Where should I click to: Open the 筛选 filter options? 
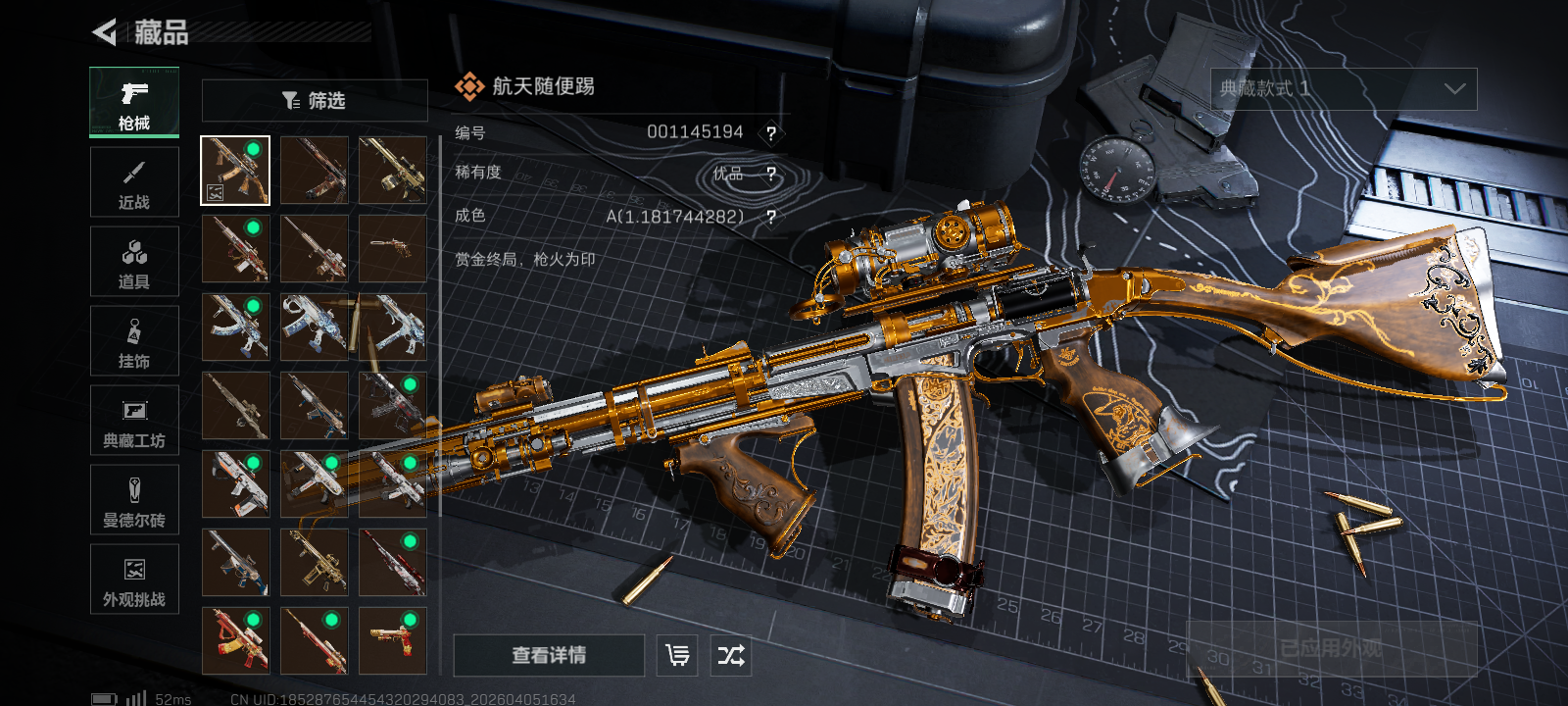click(315, 100)
